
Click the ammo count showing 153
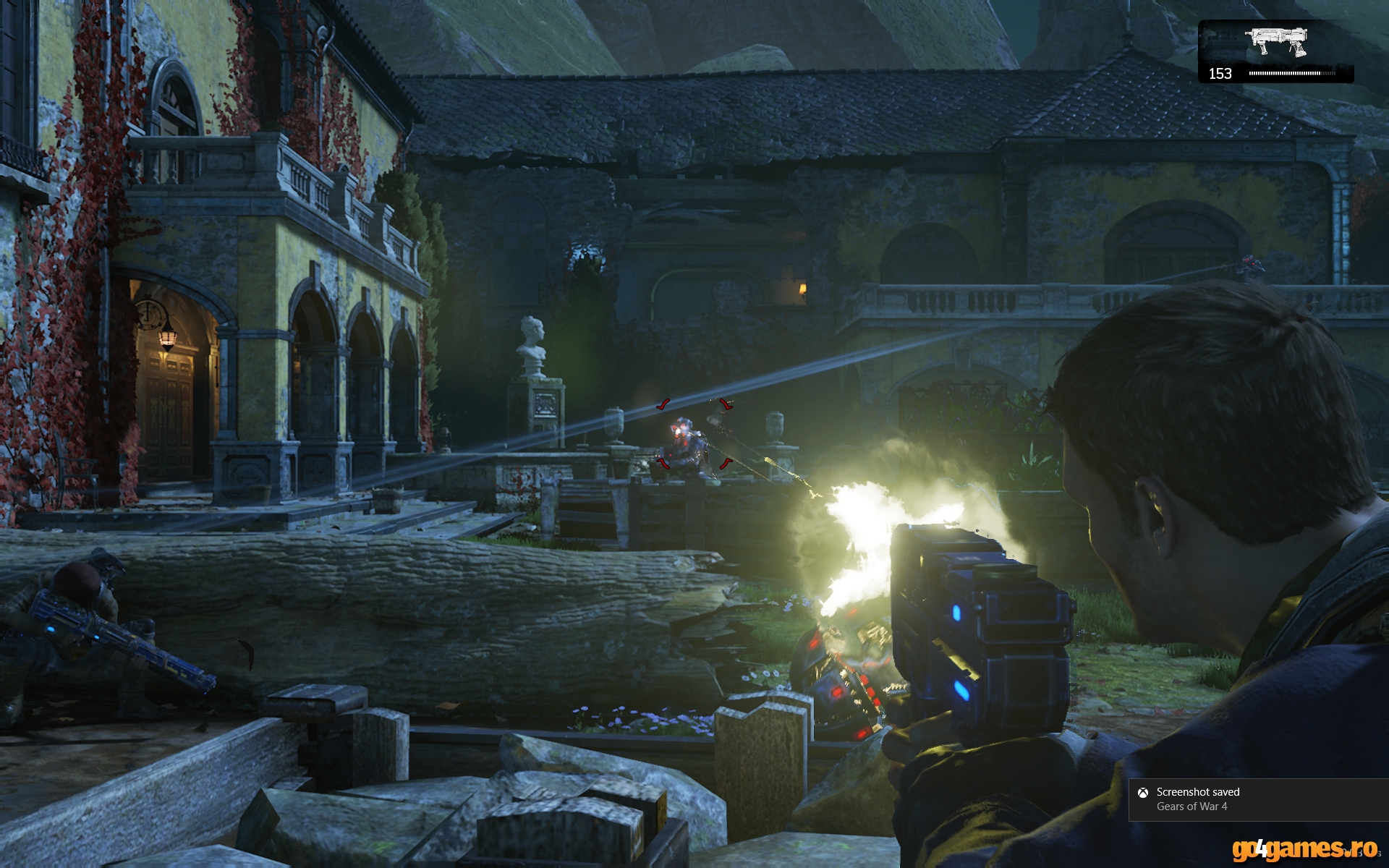1220,72
